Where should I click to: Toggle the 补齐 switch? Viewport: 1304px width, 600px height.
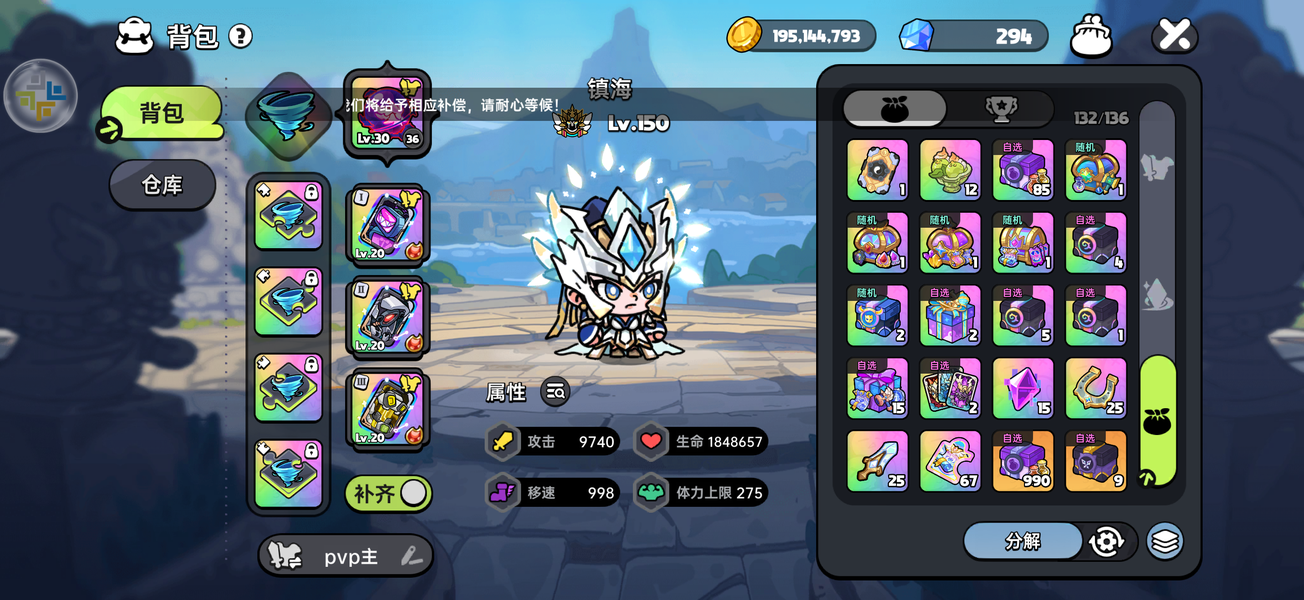[x=413, y=493]
